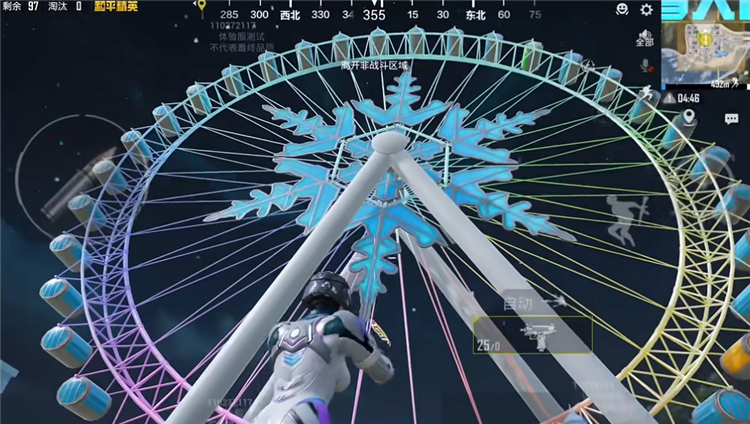Toggle the muted microphone icon
Image resolution: width=750 pixels, height=424 pixels.
[645, 66]
